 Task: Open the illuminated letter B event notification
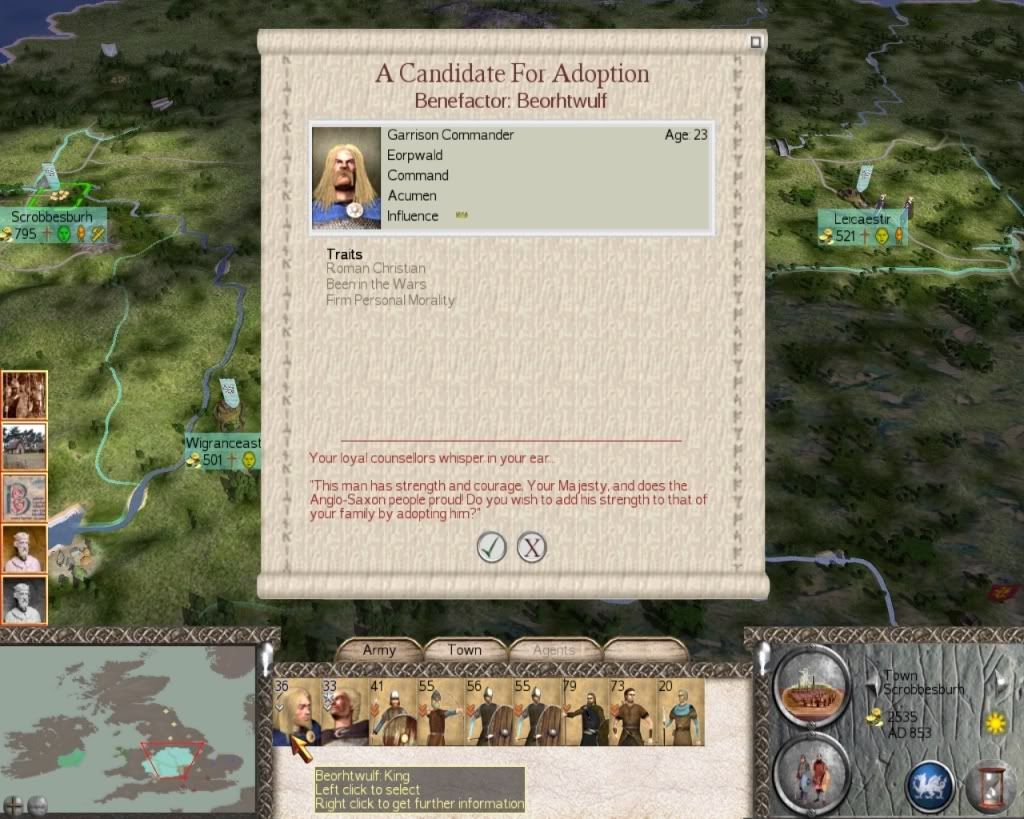[24, 498]
